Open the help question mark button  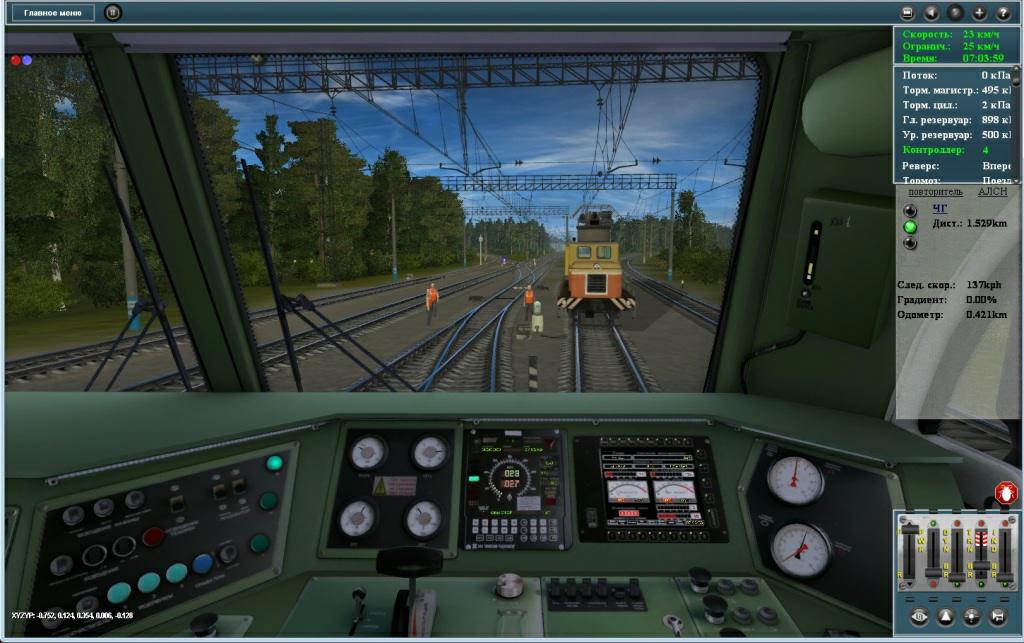pyautogui.click(x=1003, y=13)
